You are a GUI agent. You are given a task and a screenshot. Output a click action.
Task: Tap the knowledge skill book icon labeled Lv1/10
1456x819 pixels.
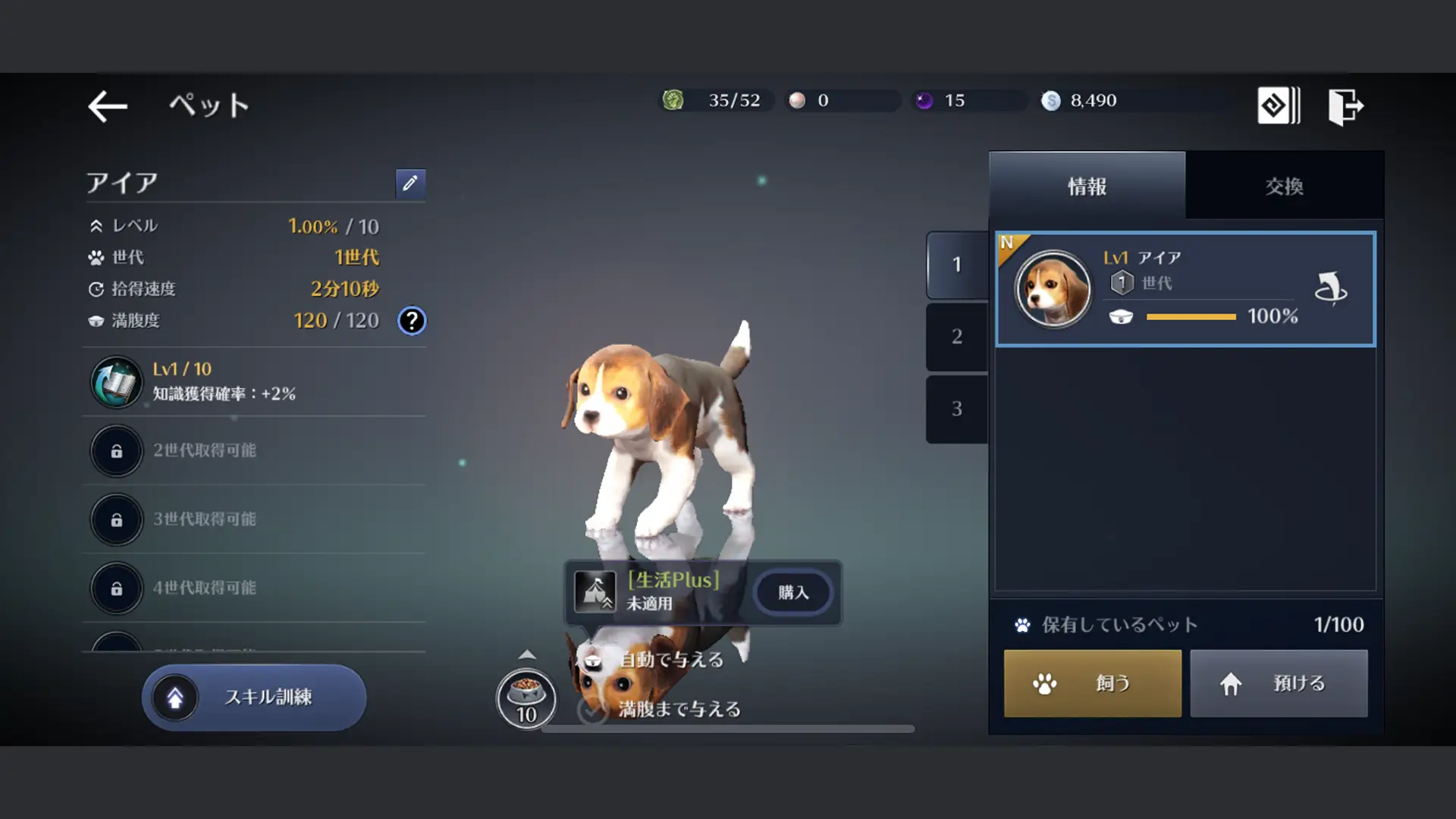coord(115,381)
